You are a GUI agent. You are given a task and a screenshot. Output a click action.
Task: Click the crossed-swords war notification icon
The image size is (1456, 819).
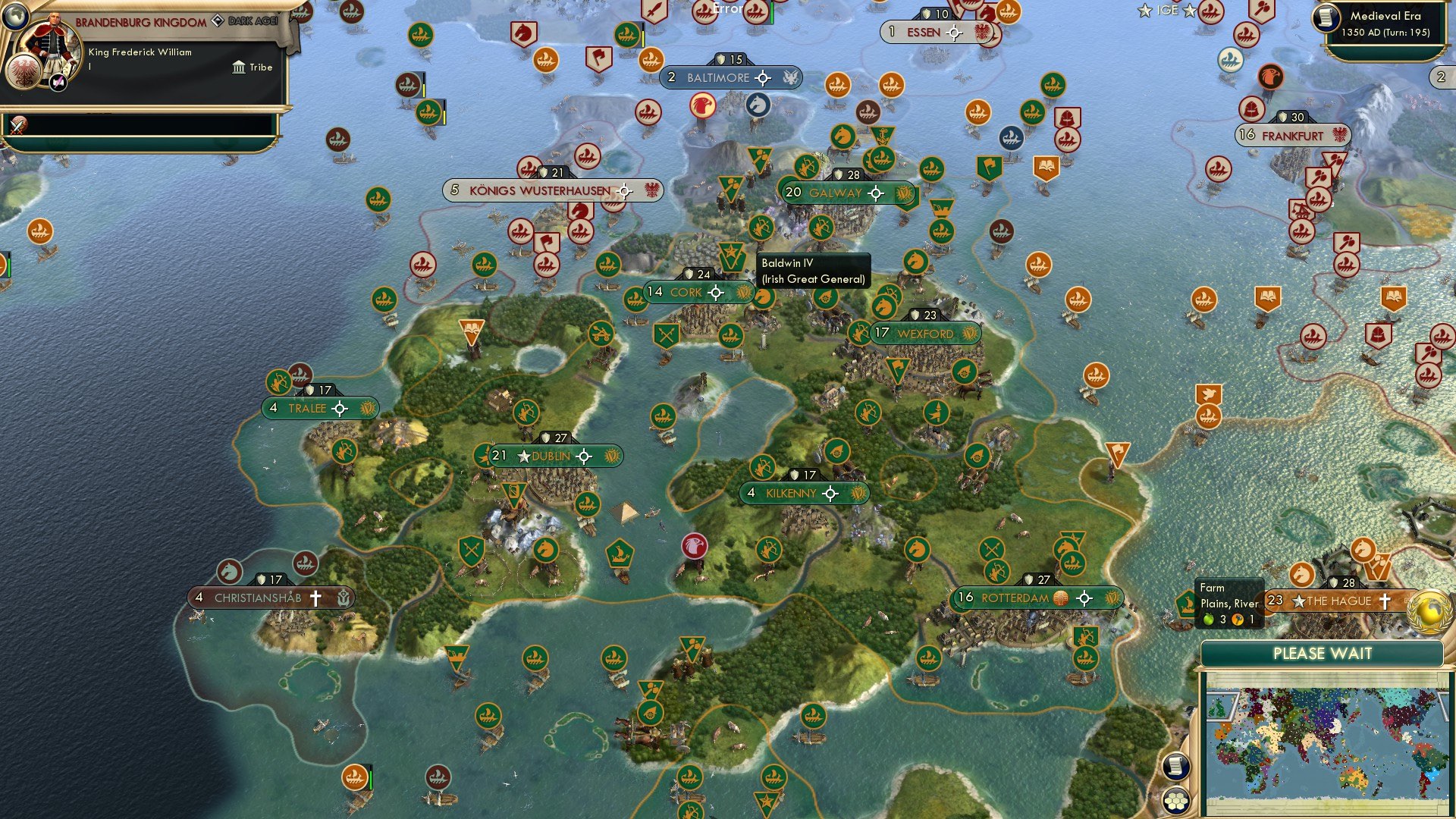pos(17,124)
